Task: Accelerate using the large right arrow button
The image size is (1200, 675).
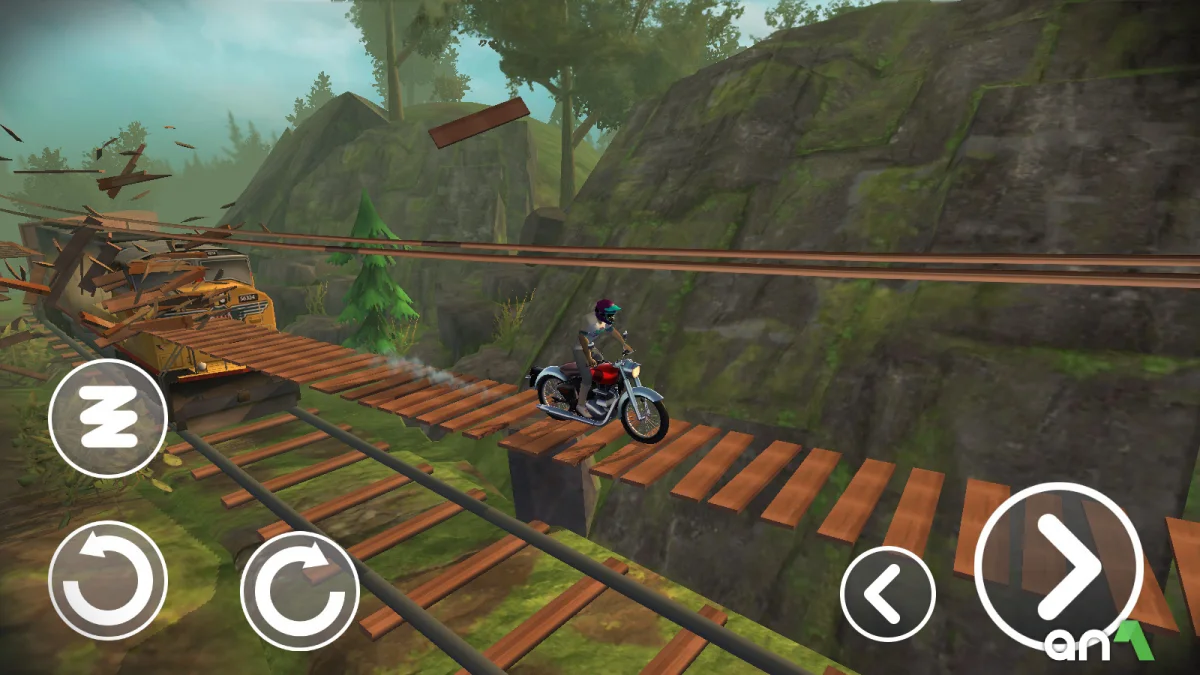Action: point(1058,567)
